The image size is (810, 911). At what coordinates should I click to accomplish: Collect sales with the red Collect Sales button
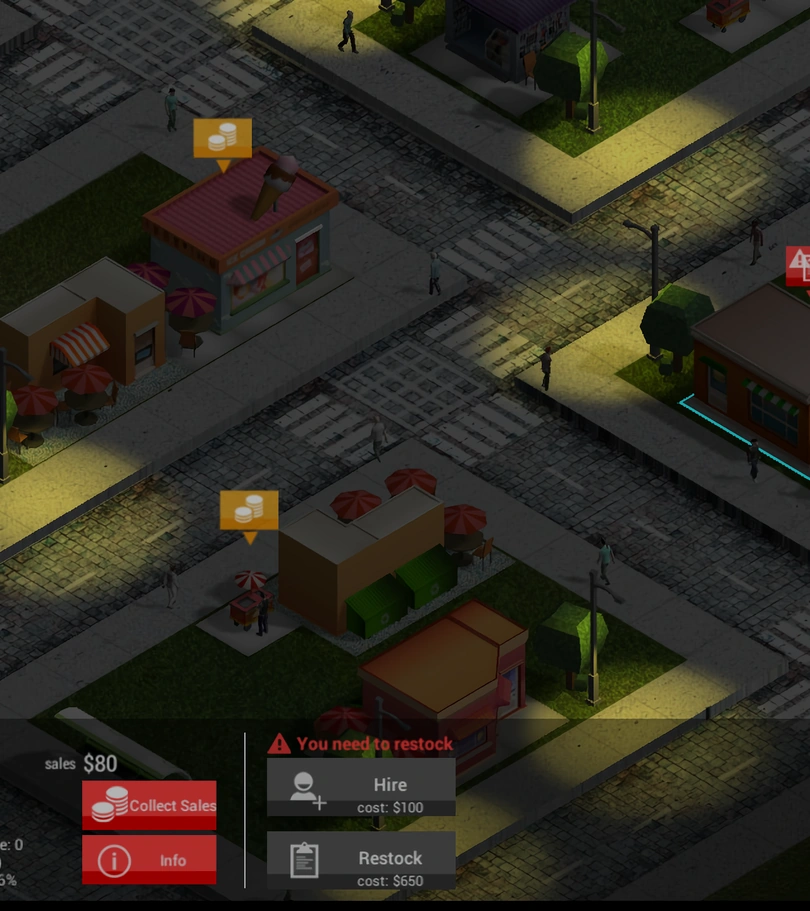pos(149,805)
